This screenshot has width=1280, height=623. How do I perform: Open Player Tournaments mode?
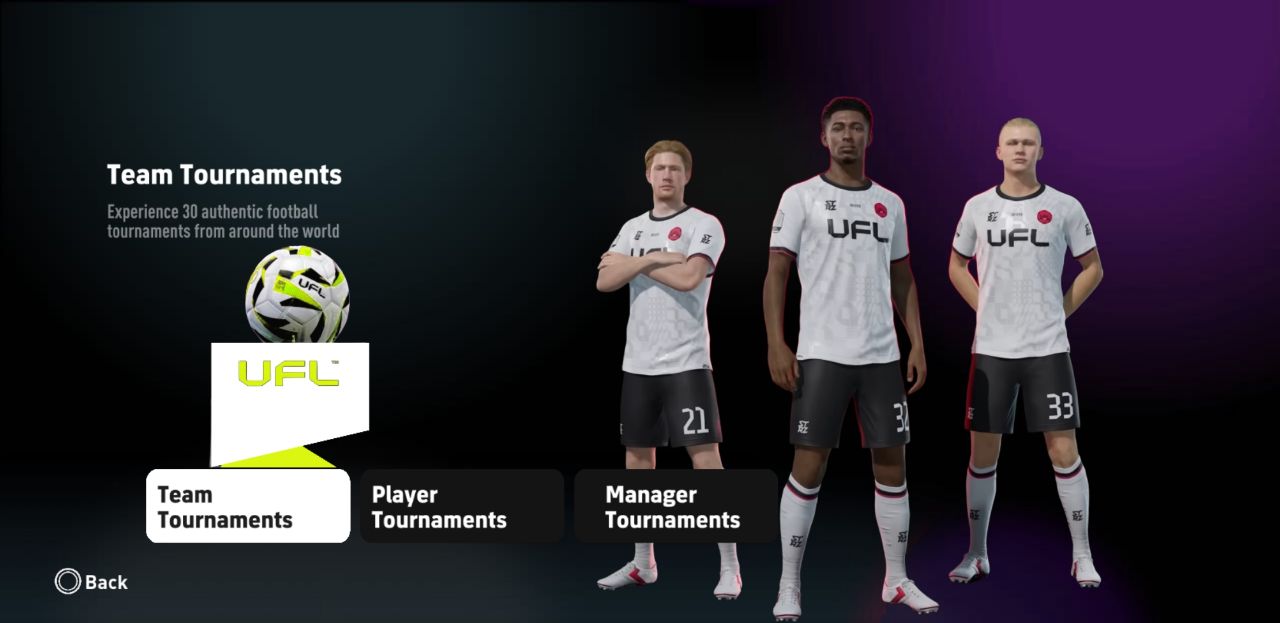pos(462,506)
